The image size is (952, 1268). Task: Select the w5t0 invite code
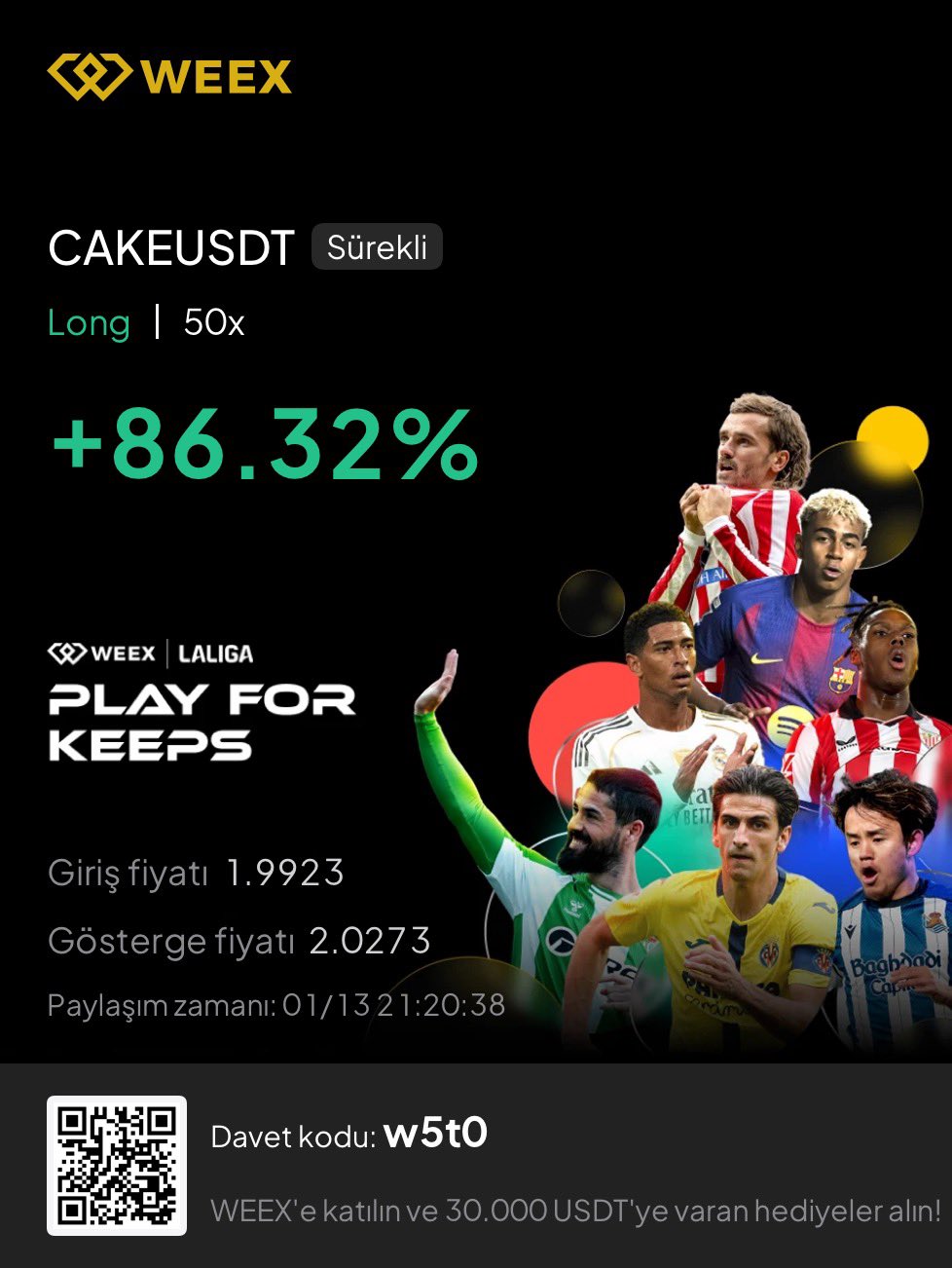click(435, 1134)
